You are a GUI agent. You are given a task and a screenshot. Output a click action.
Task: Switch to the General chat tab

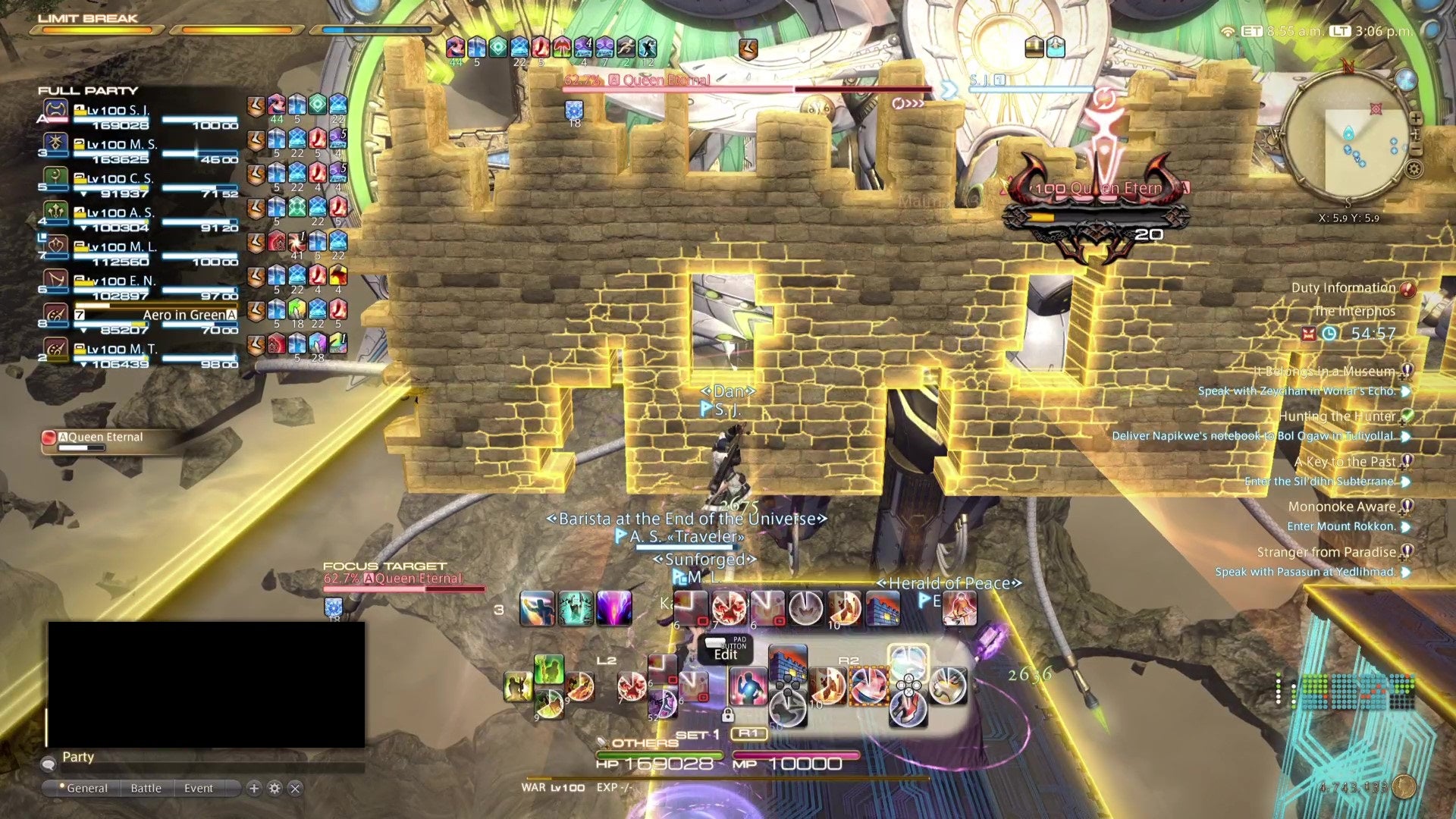[86, 788]
